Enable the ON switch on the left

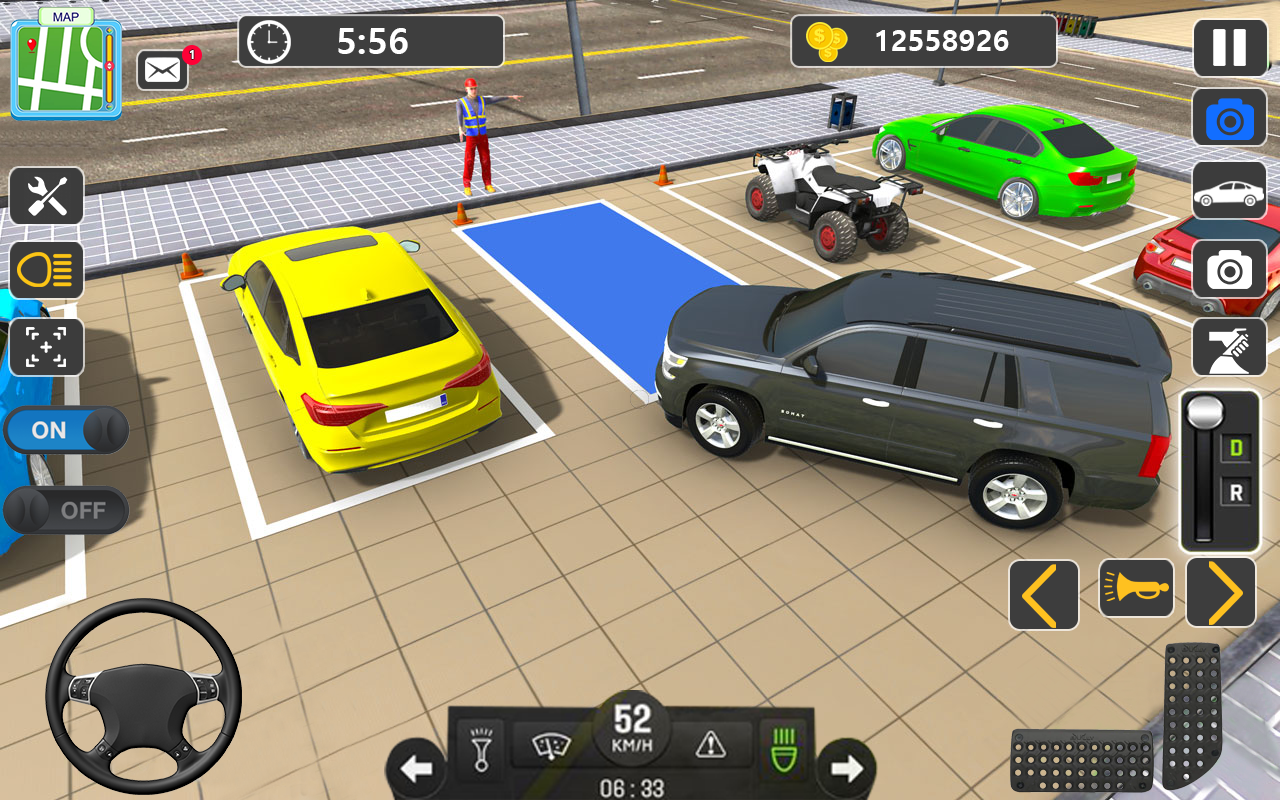66,429
